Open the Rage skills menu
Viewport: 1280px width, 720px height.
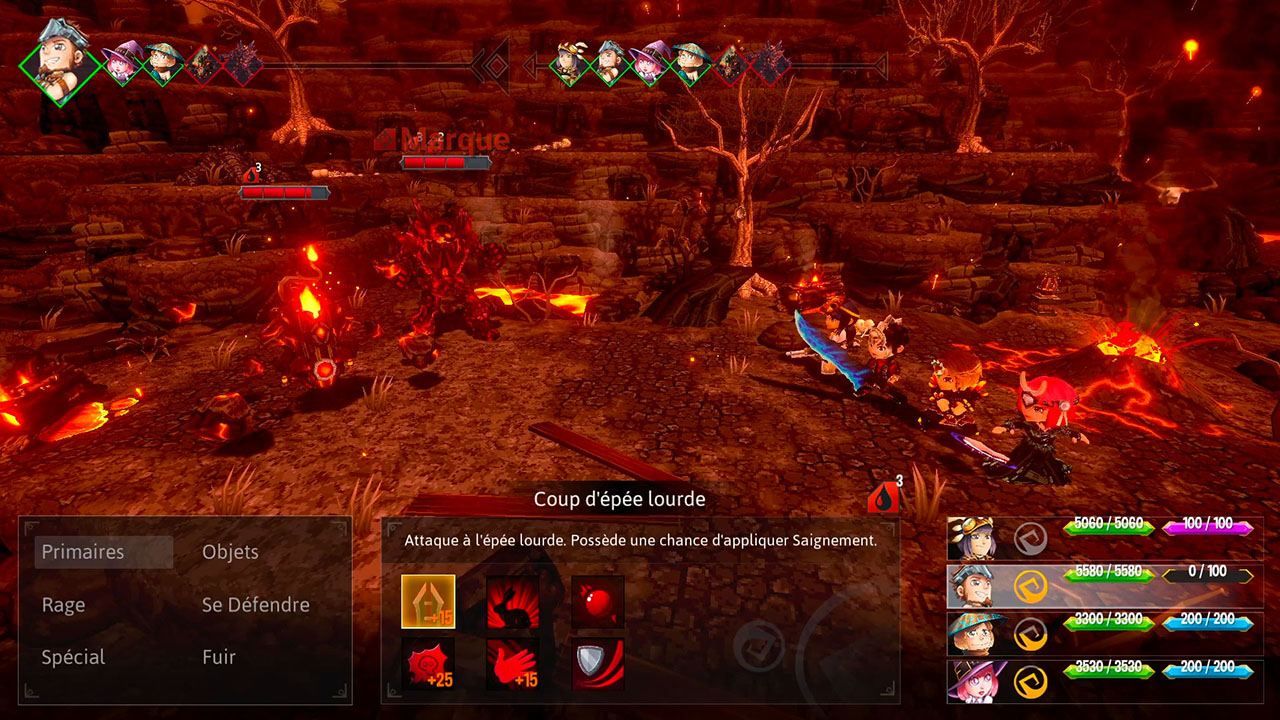[x=64, y=605]
